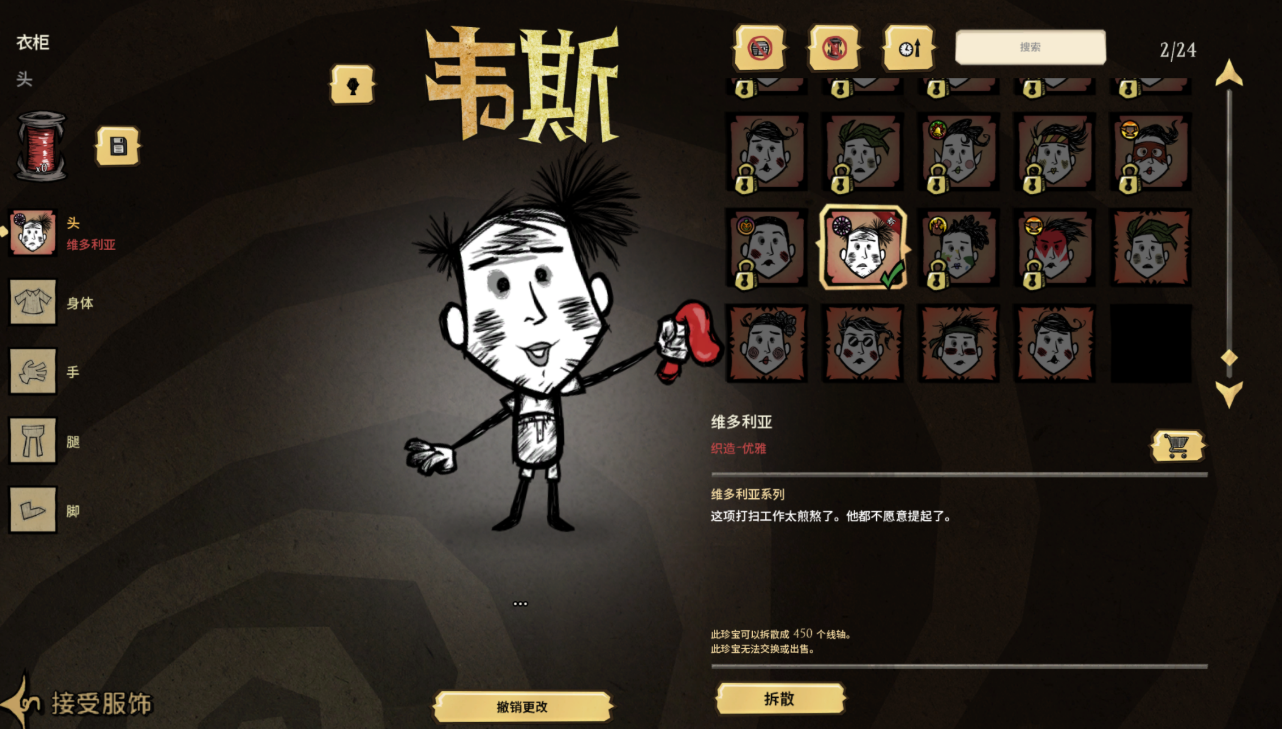Toggle the crossed-out chest filter

761,47
